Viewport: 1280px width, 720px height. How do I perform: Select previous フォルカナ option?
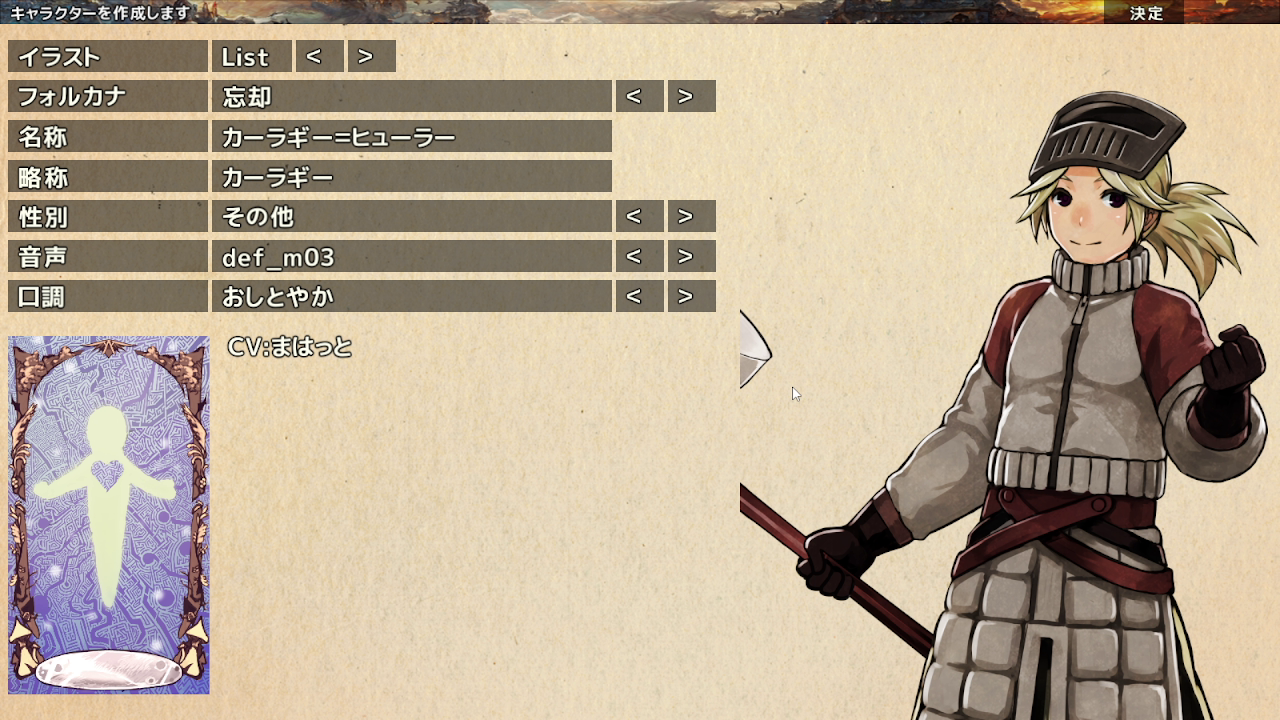click(639, 97)
